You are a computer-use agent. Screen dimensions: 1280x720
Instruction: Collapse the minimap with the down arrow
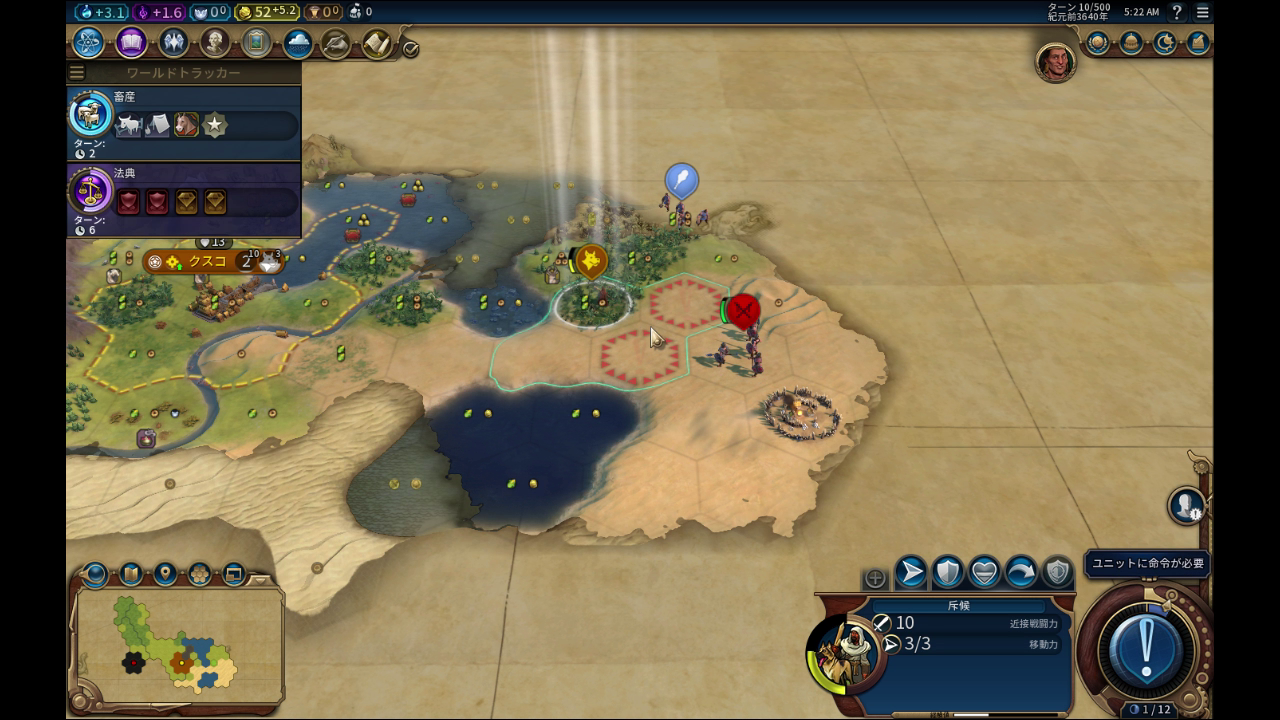click(x=261, y=580)
